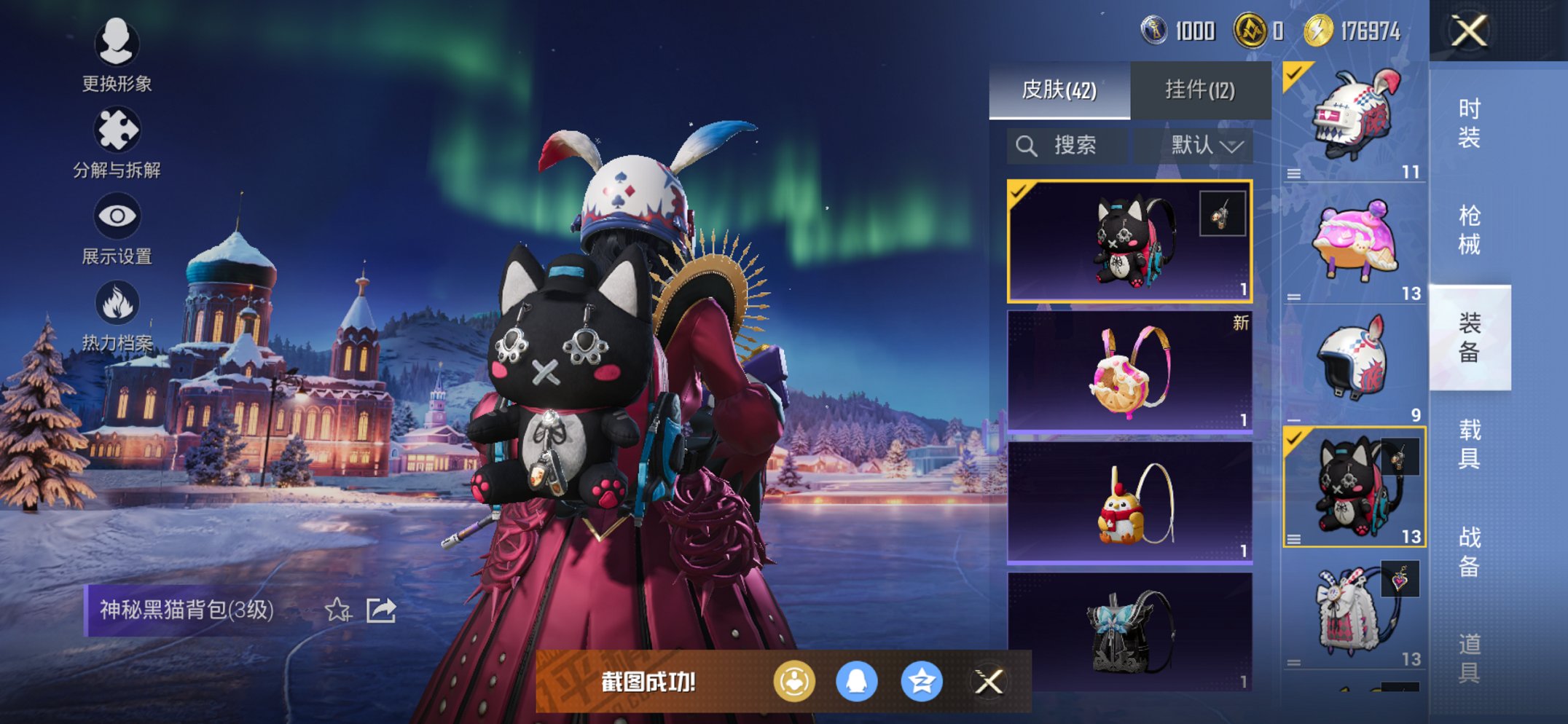The height and width of the screenshot is (724, 1568).
Task: Open 热力档案 flame icon
Action: click(x=117, y=315)
